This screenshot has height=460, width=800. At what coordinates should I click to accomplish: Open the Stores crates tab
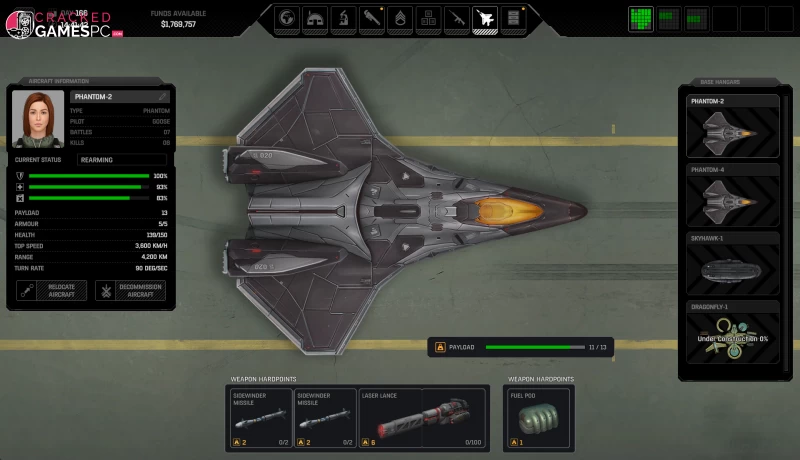[428, 18]
